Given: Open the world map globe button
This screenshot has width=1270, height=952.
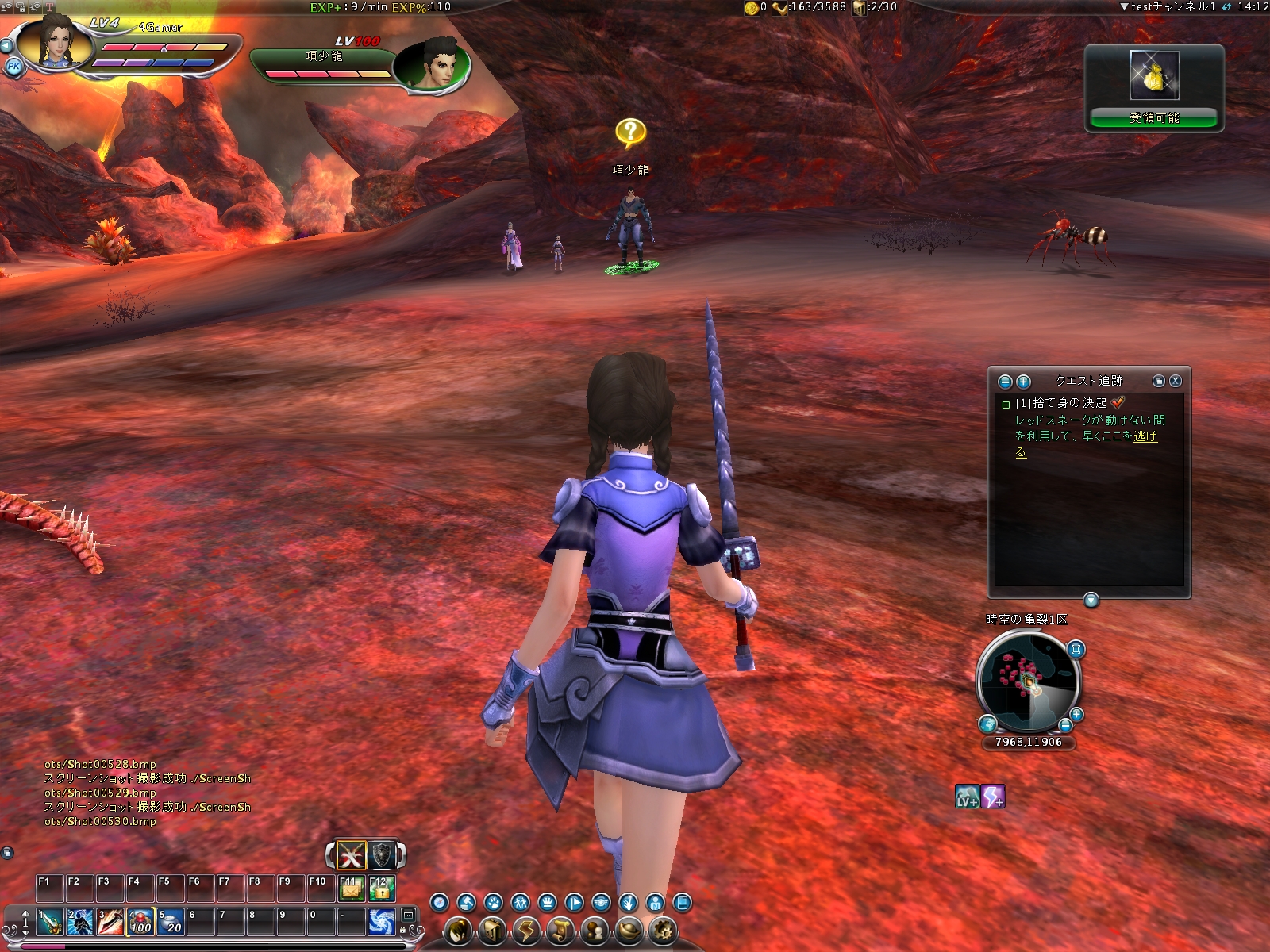Looking at the screenshot, I should (x=987, y=724).
